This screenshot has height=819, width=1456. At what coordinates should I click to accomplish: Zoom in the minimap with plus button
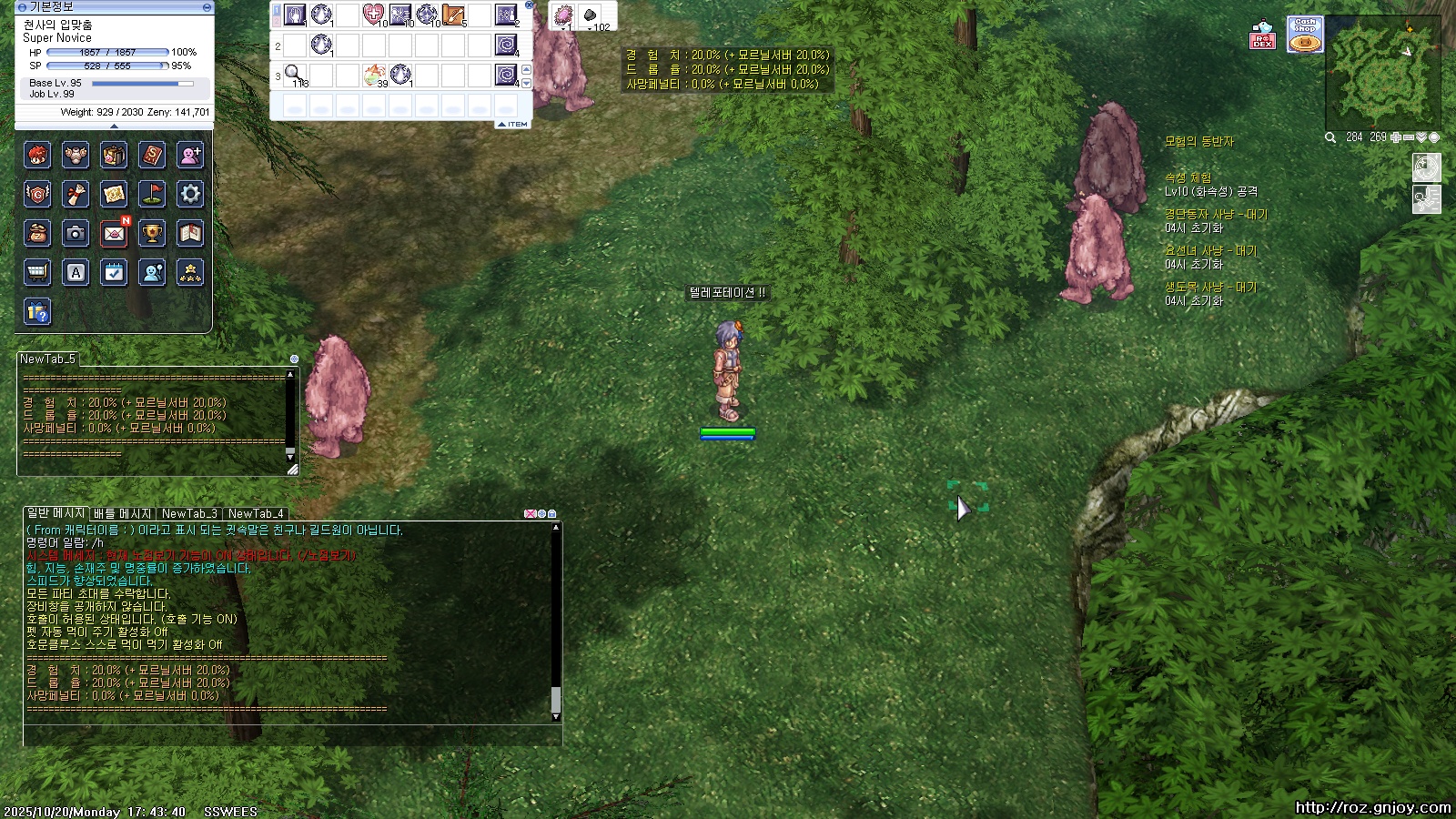pos(1396,137)
